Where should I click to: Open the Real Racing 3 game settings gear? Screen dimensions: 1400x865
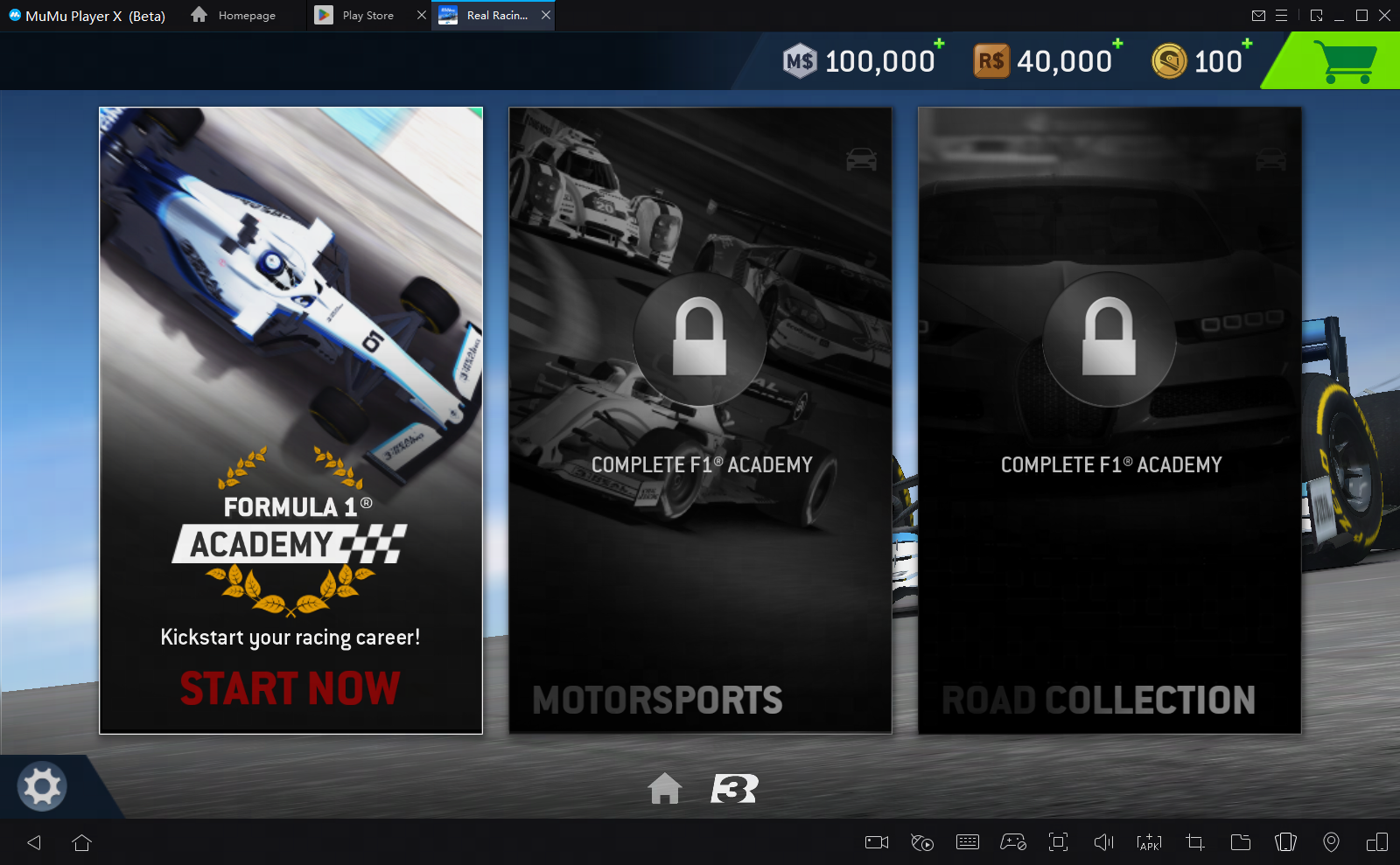pos(40,786)
